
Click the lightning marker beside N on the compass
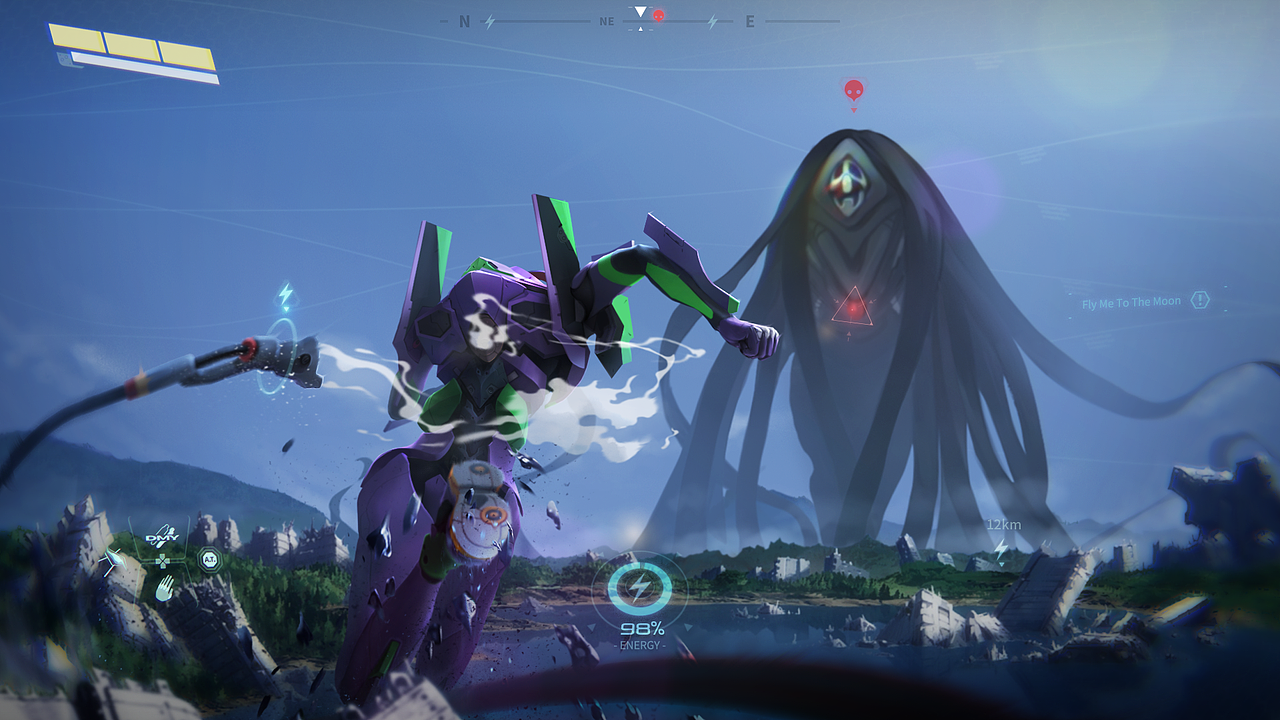[x=490, y=21]
